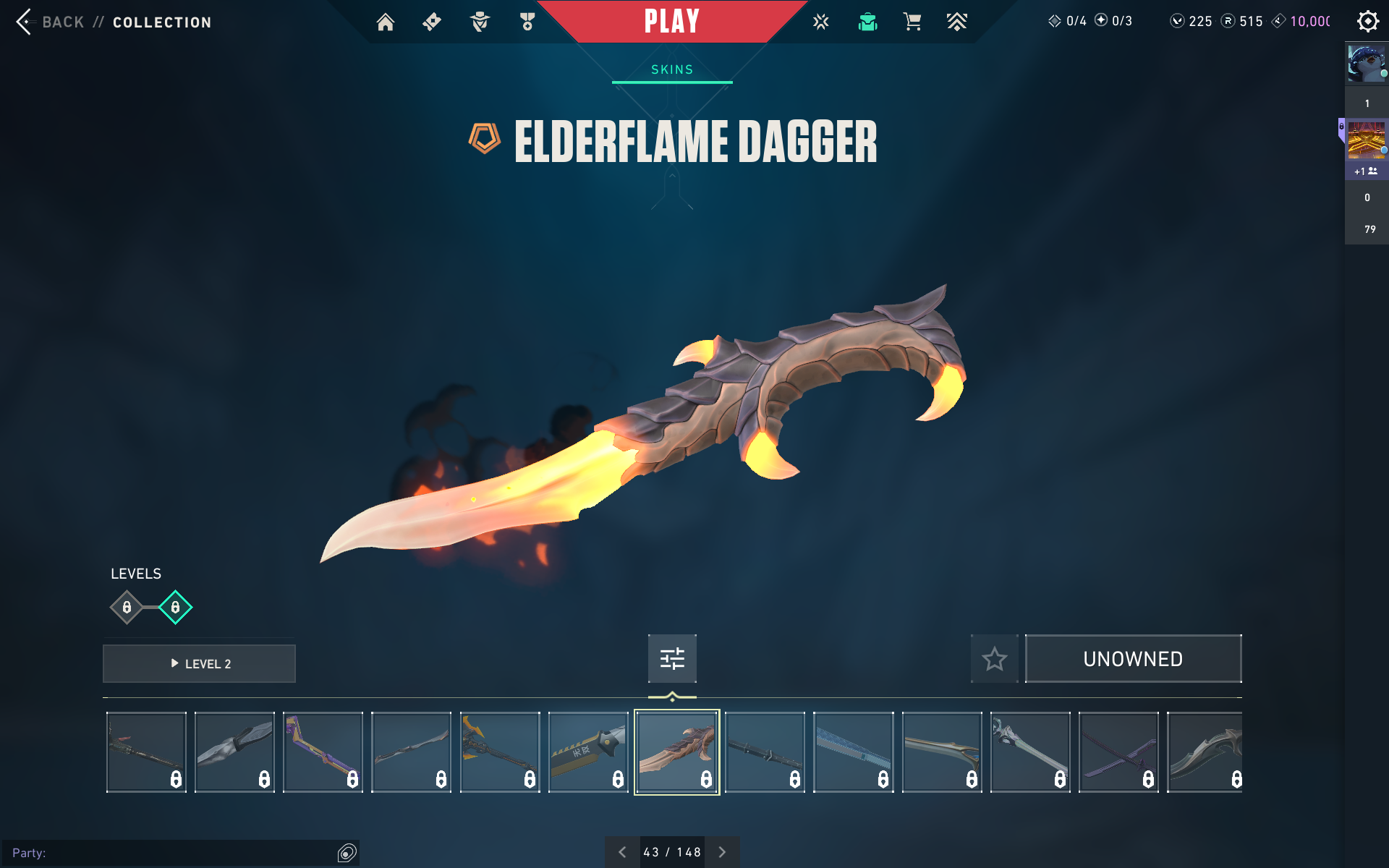Select the purple and gold melee skin
Image resolution: width=1389 pixels, height=868 pixels.
323,752
